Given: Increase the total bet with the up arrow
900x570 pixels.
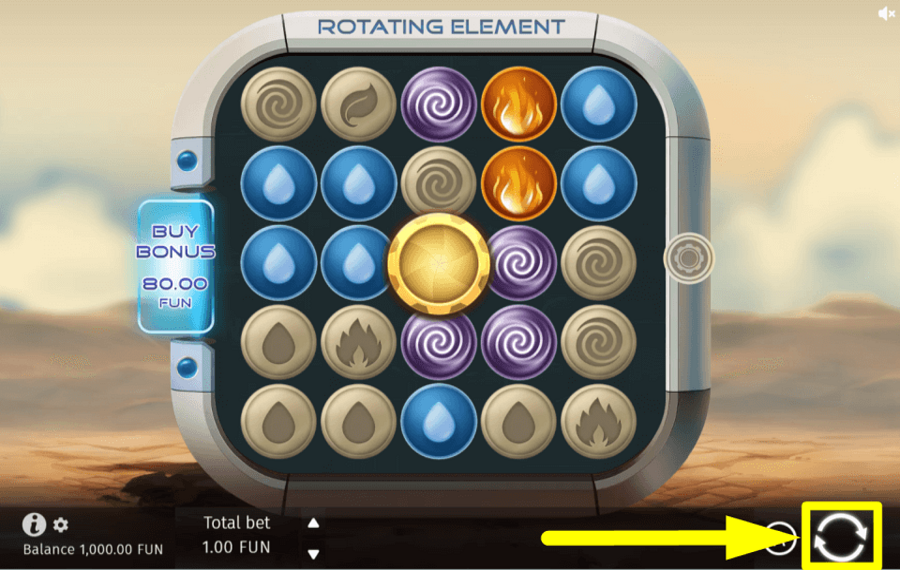Looking at the screenshot, I should [x=314, y=523].
